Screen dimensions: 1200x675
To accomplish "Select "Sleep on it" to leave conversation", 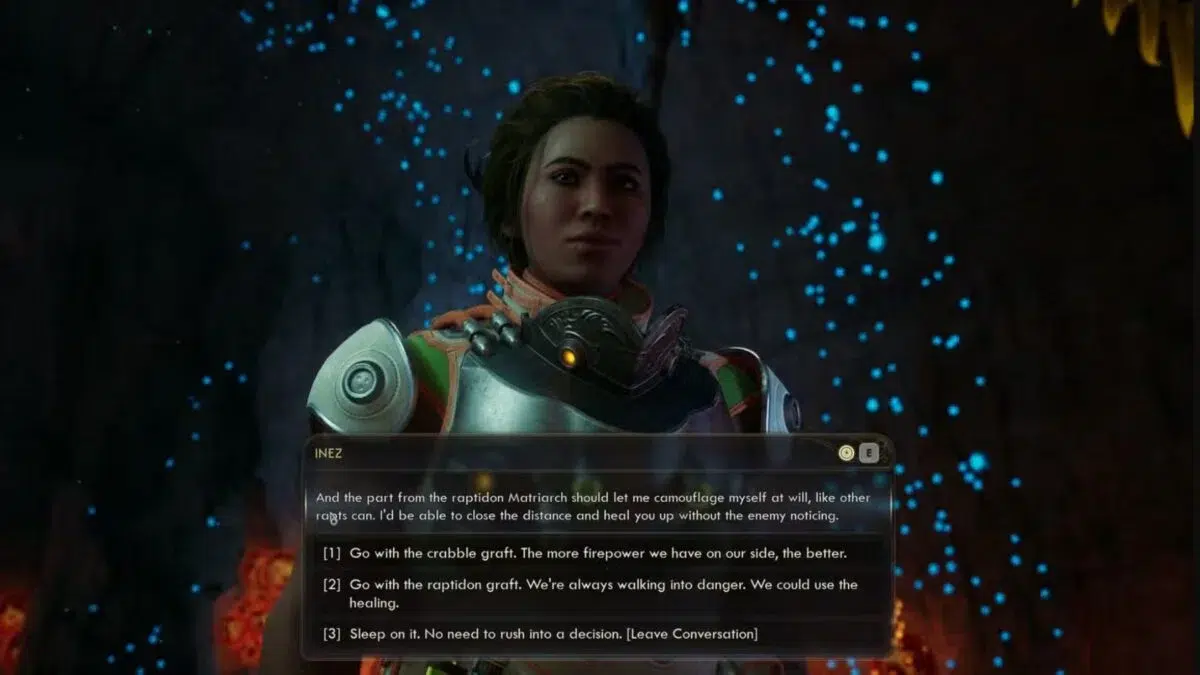I will pyautogui.click(x=553, y=634).
